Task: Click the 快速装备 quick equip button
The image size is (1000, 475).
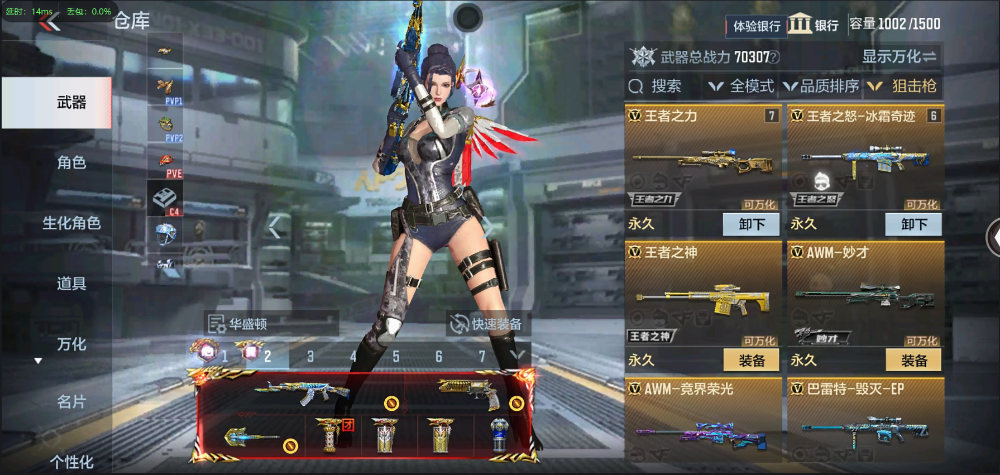Action: coord(488,323)
